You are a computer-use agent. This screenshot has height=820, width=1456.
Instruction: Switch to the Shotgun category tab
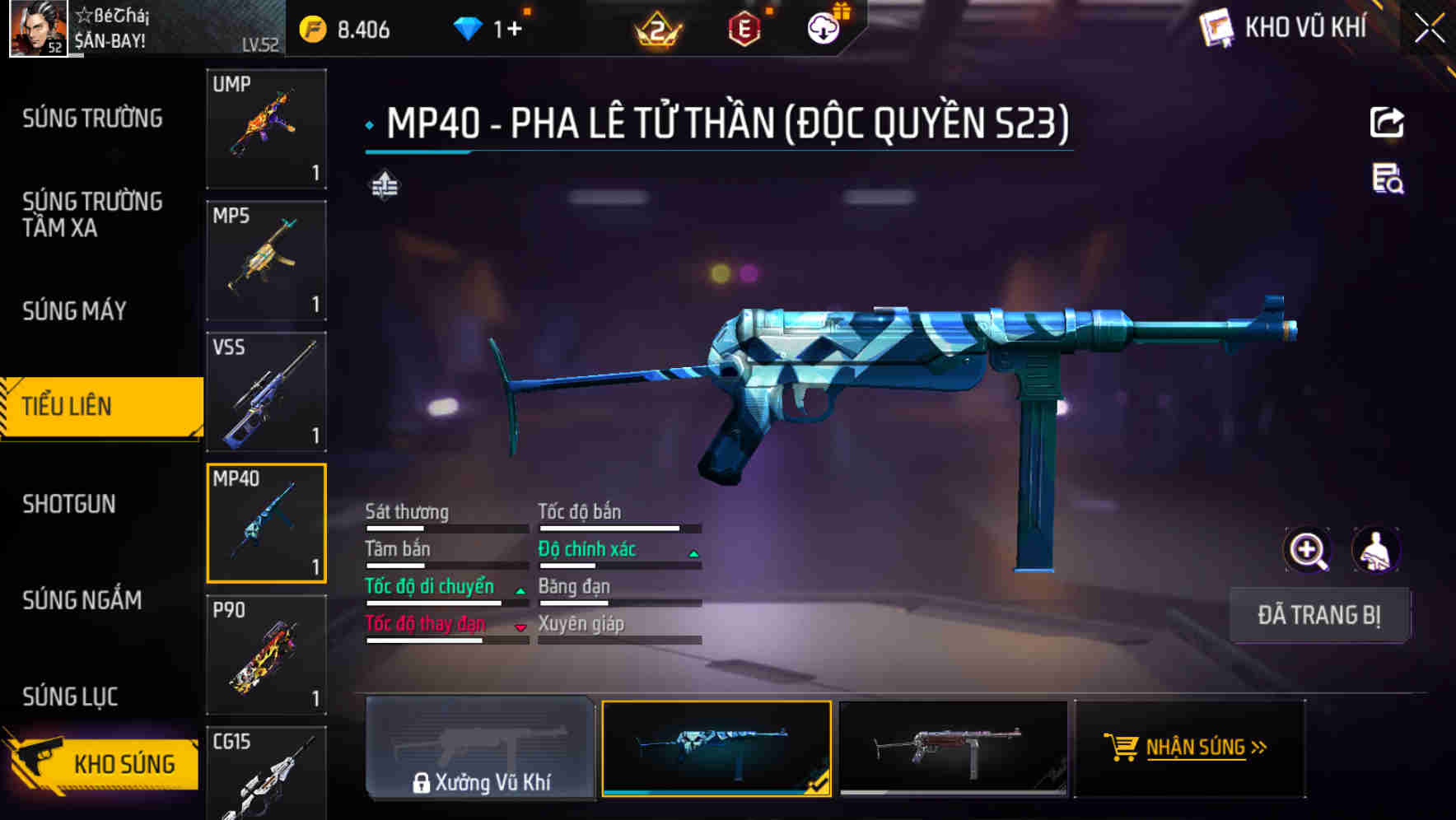click(x=71, y=504)
